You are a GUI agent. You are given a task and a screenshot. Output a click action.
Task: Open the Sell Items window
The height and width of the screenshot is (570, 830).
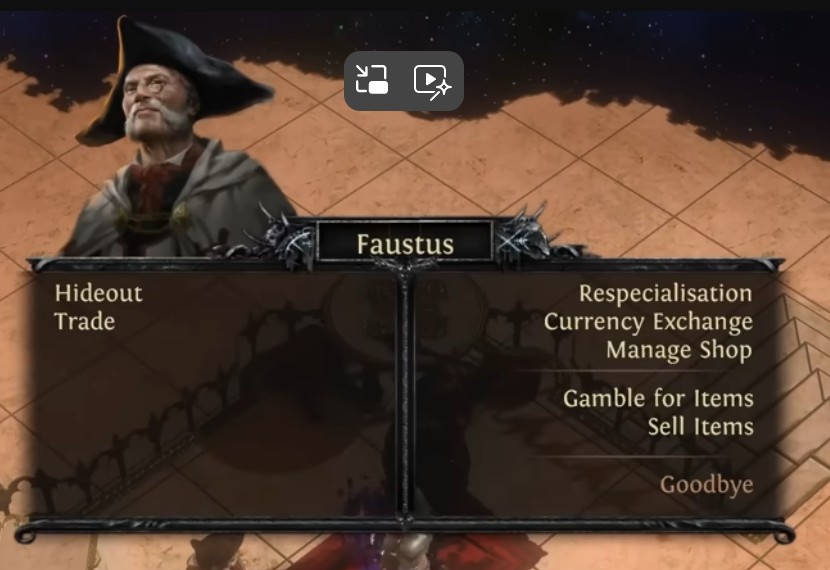pos(700,427)
